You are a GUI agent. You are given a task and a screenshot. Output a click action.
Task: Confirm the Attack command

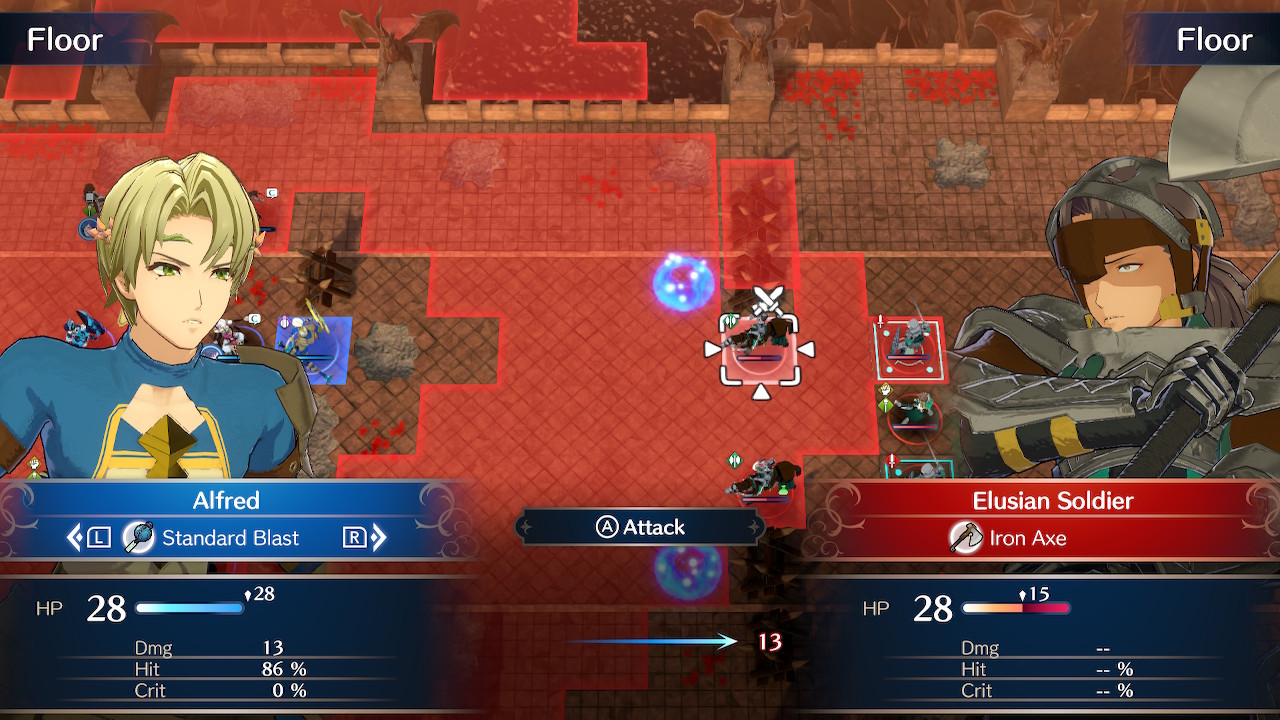pyautogui.click(x=641, y=527)
